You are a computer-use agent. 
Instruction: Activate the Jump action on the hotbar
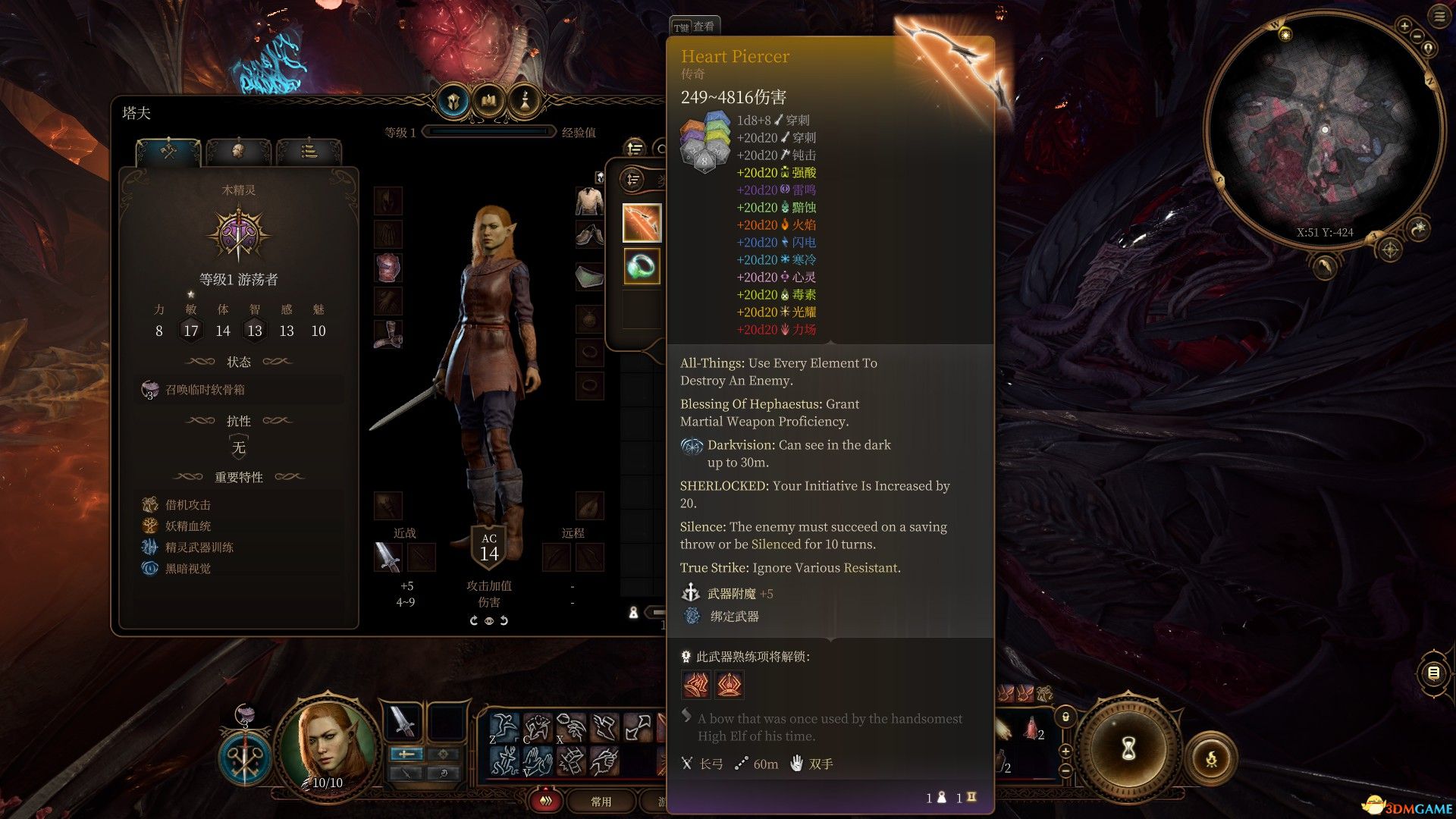tap(504, 726)
